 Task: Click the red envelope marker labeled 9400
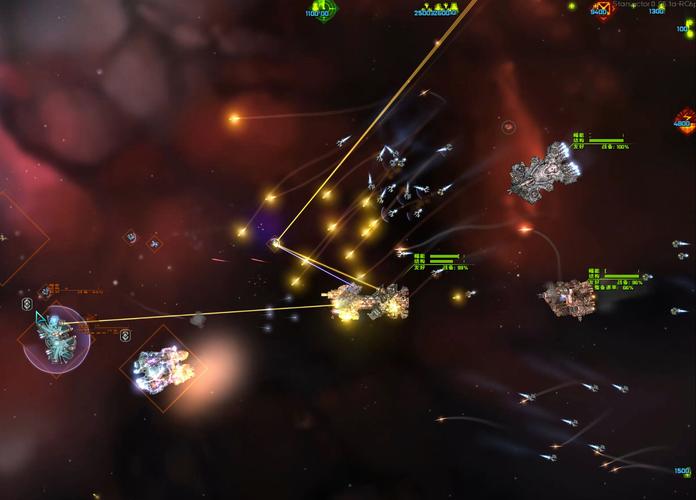click(601, 8)
